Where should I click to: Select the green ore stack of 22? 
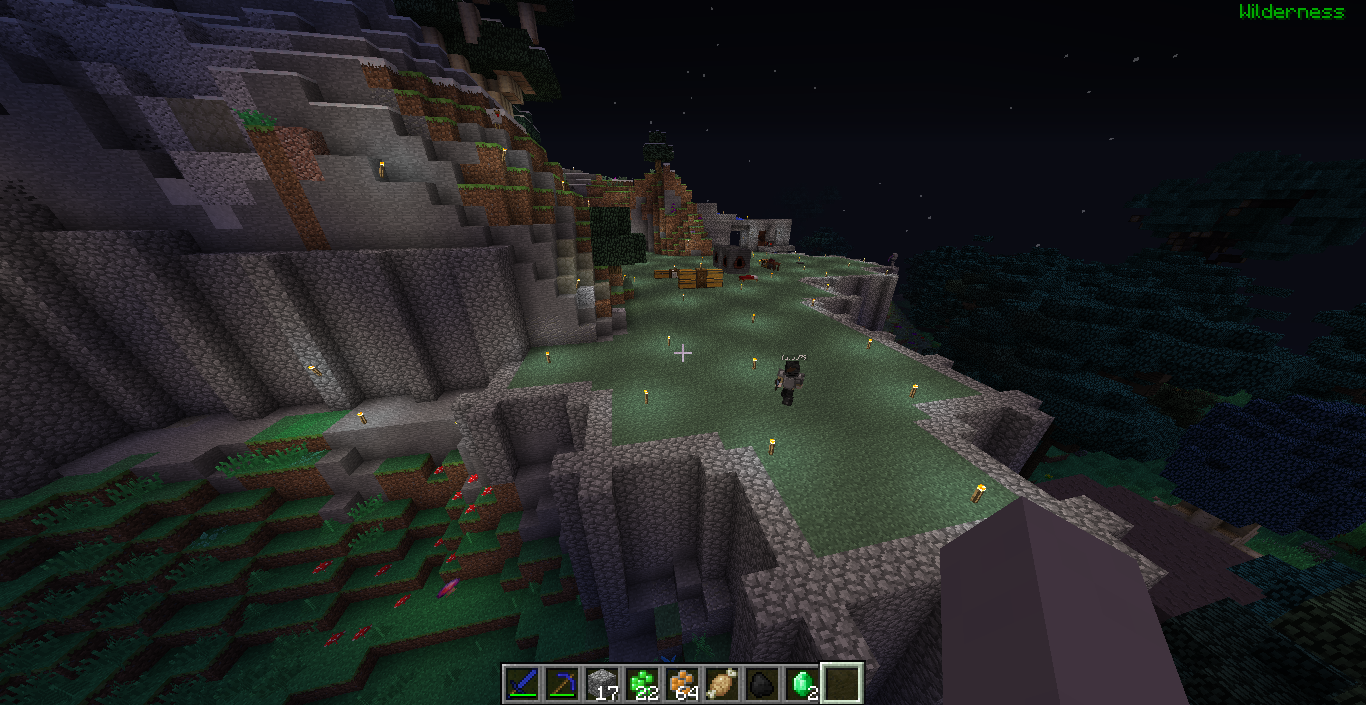click(x=641, y=684)
